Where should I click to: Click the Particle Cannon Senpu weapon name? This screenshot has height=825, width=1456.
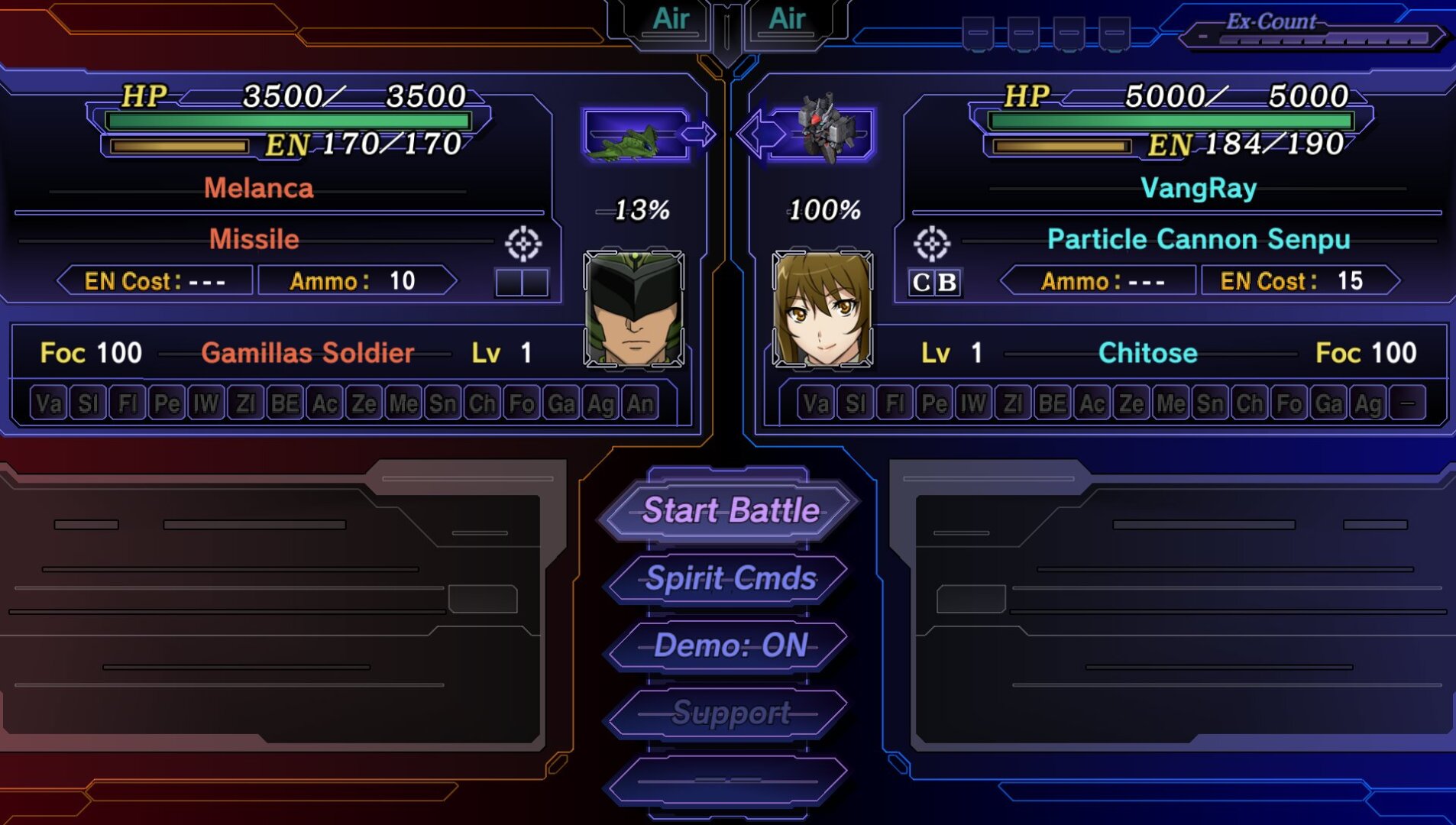[x=1198, y=240]
